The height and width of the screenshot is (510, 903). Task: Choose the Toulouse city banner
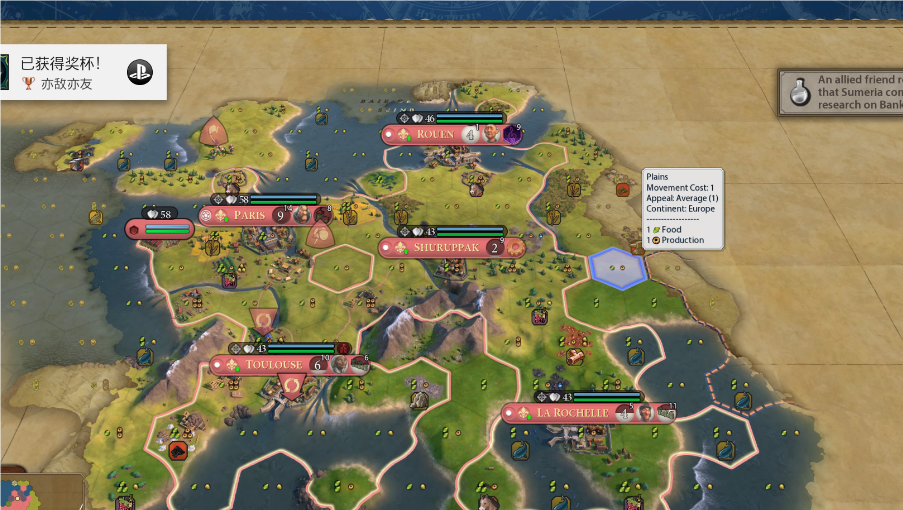click(273, 365)
